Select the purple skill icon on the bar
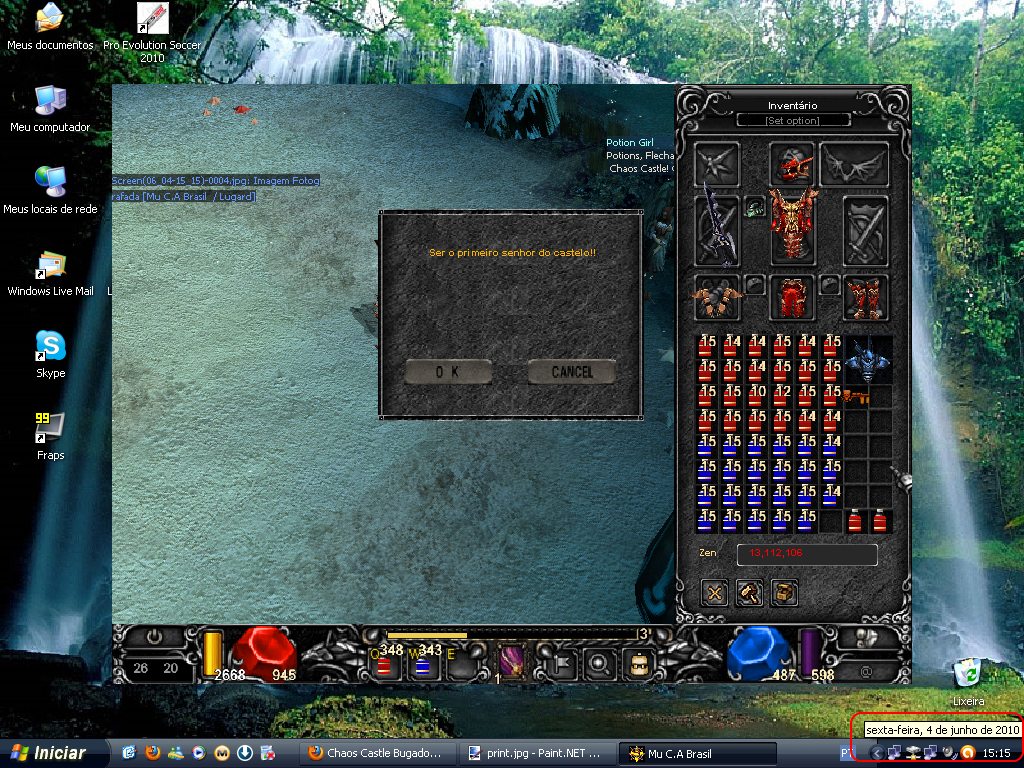Screen dimensions: 1024x768 click(x=512, y=662)
